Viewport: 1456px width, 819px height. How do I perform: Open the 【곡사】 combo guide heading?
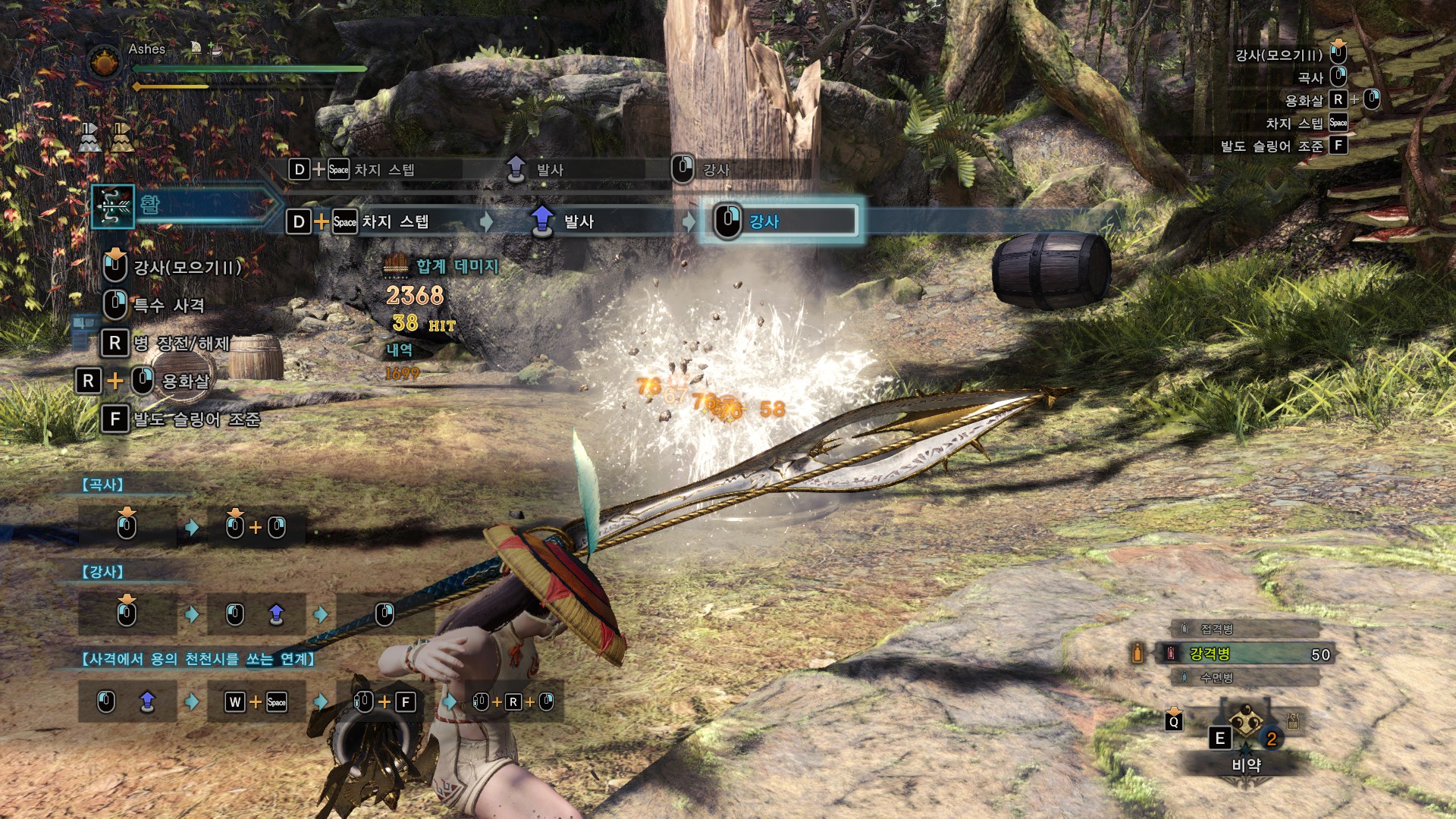coord(103,485)
